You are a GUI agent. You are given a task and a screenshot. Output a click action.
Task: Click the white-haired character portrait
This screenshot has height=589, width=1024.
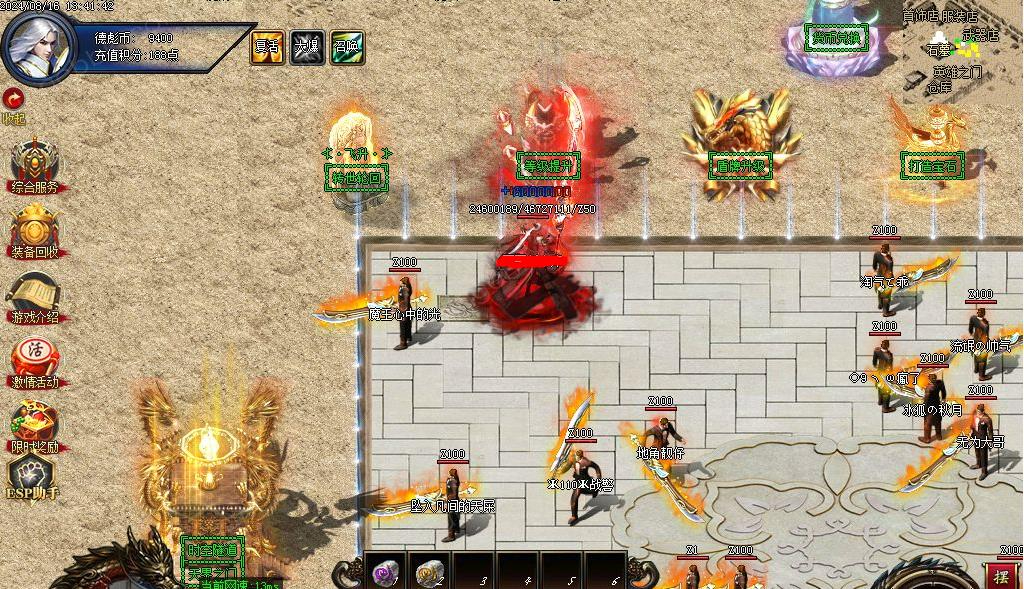coord(40,47)
